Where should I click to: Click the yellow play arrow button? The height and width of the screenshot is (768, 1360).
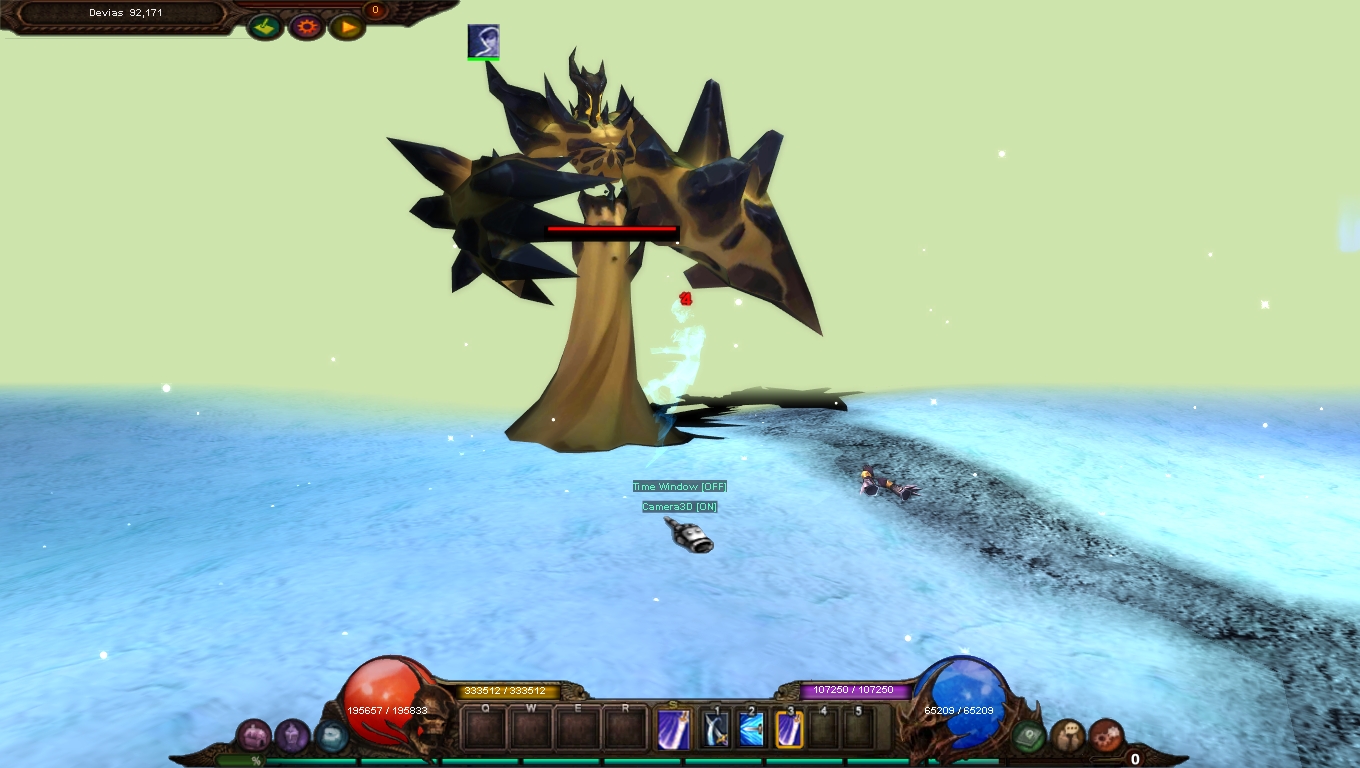(x=347, y=27)
